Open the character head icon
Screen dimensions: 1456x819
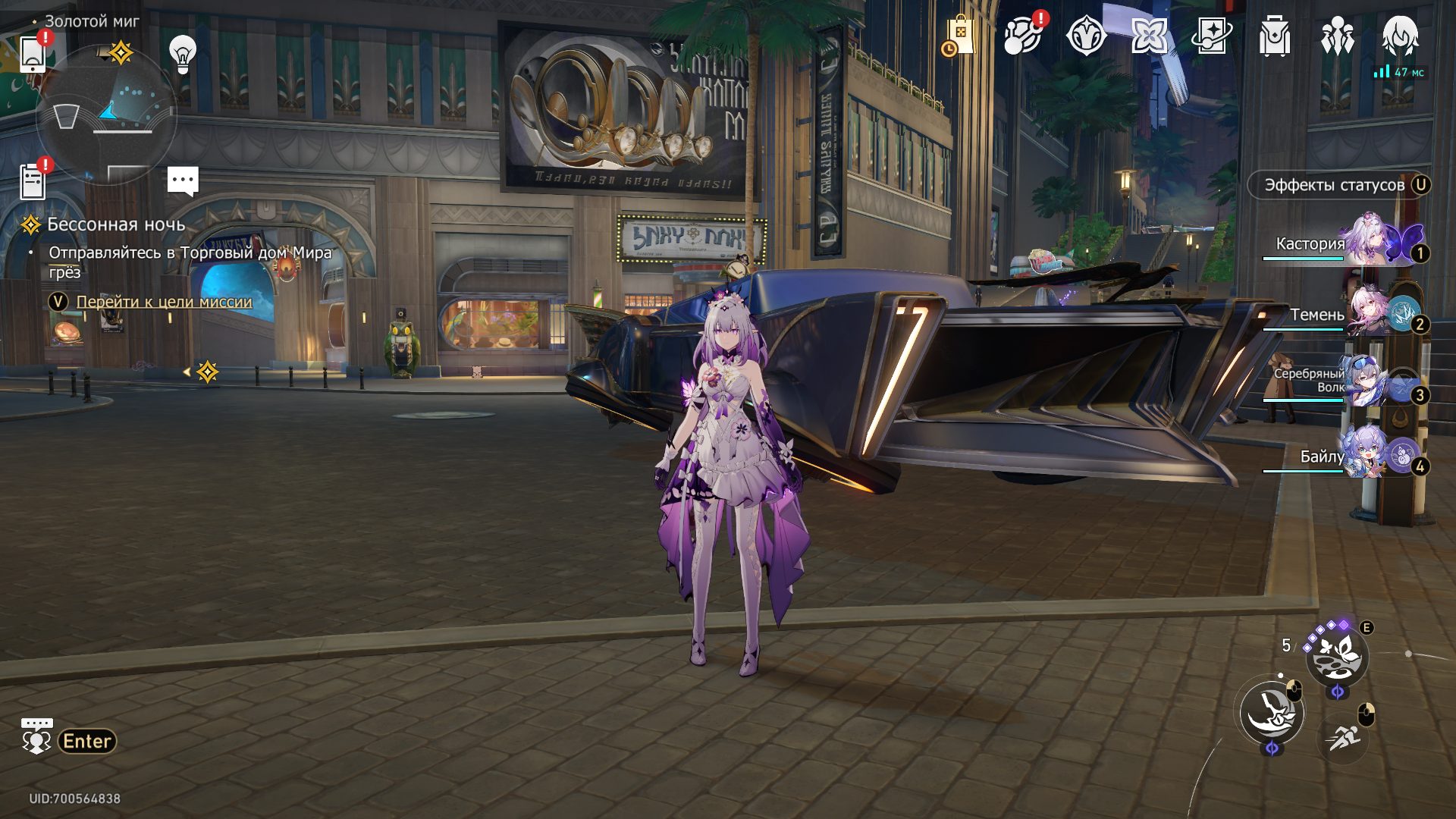tap(1400, 36)
